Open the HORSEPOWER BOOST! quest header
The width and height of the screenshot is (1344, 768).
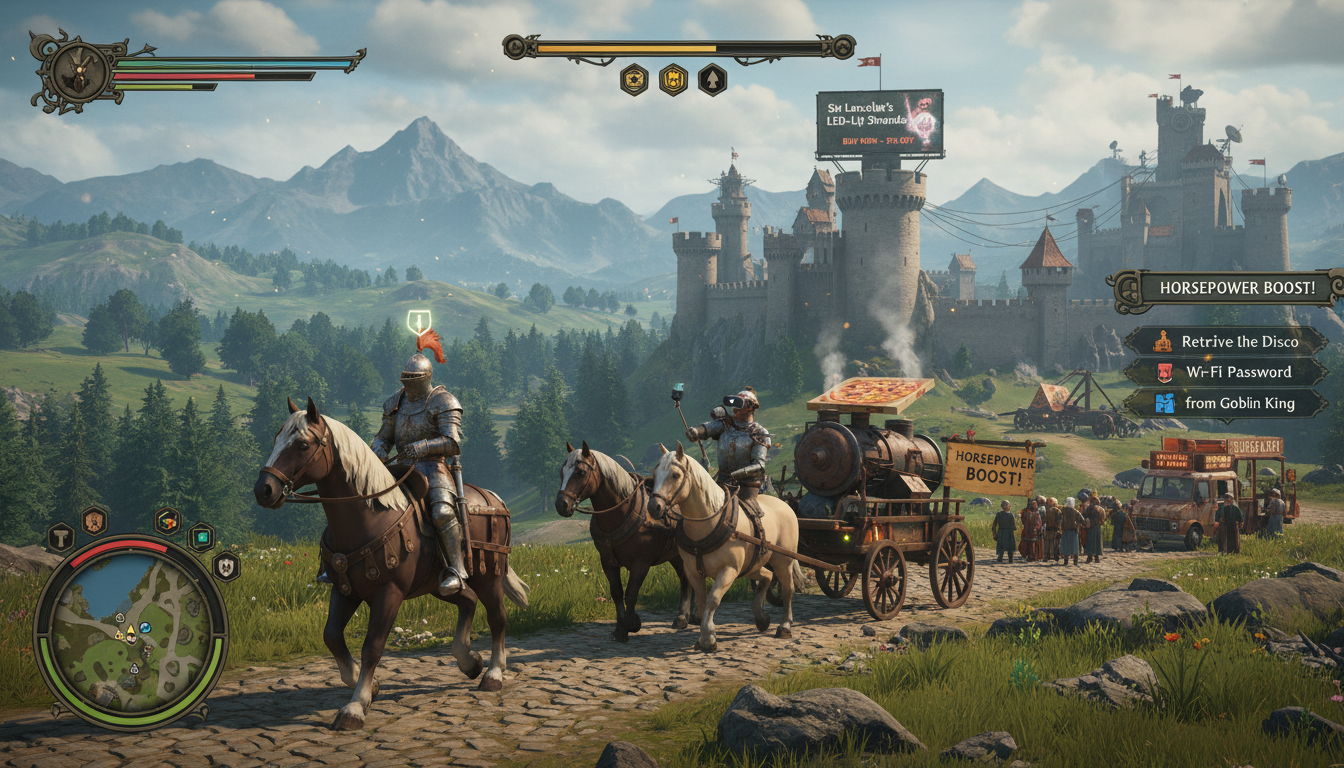pyautogui.click(x=1235, y=289)
